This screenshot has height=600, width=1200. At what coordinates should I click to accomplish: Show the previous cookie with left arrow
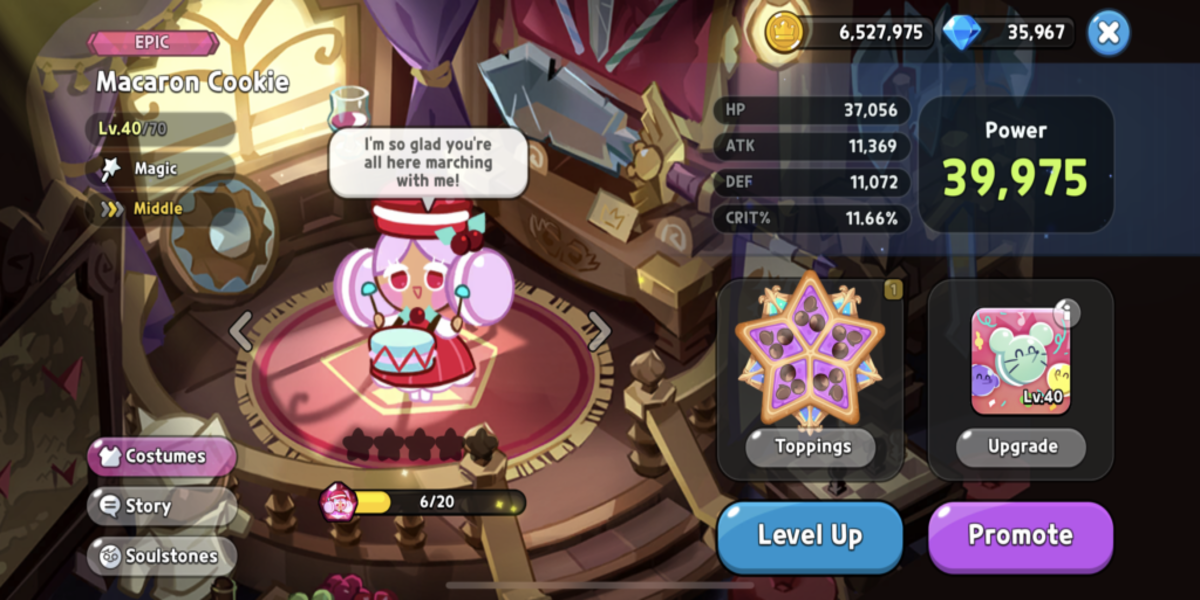[241, 330]
